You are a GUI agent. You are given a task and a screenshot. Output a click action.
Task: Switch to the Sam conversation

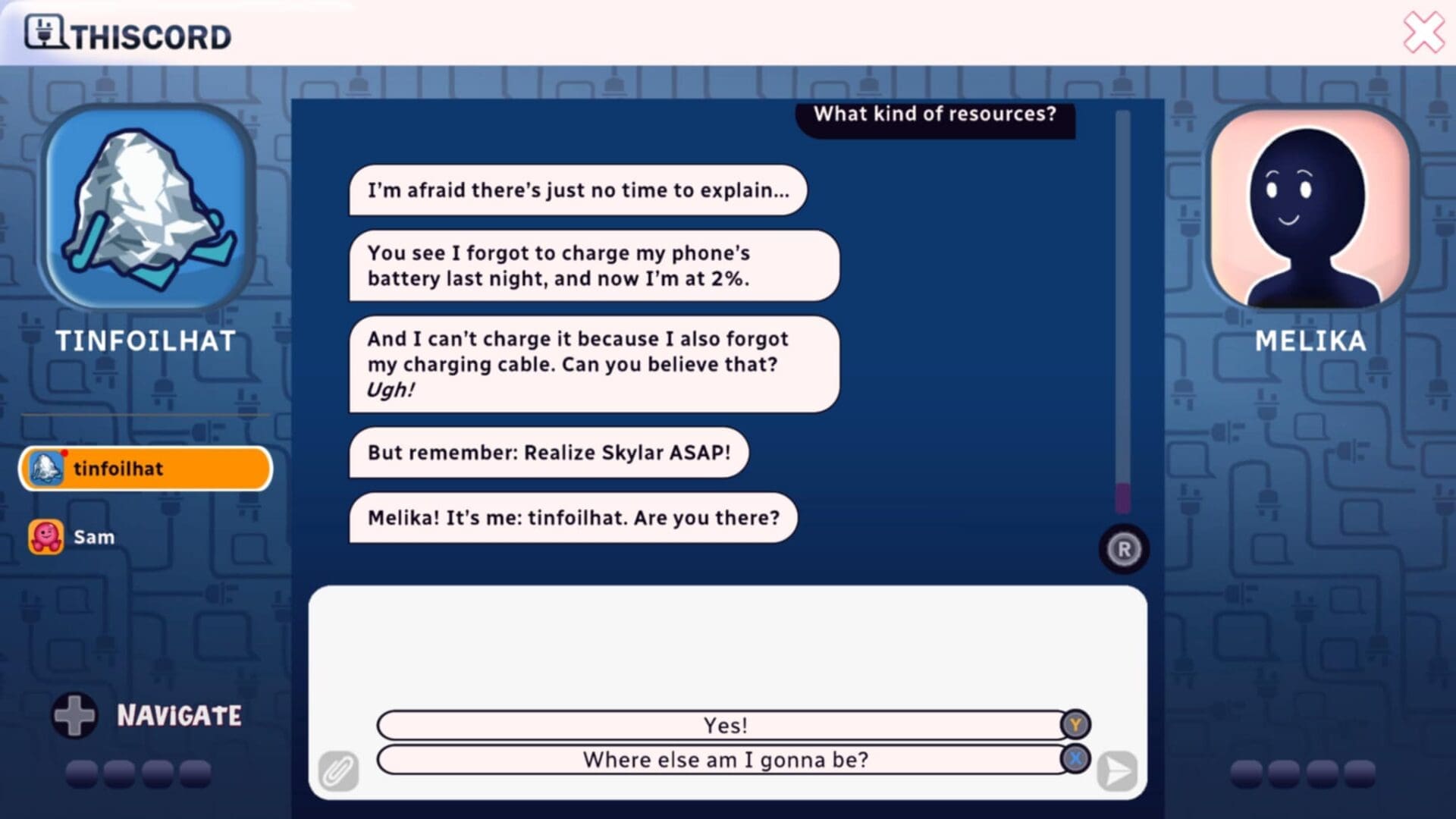pos(91,536)
